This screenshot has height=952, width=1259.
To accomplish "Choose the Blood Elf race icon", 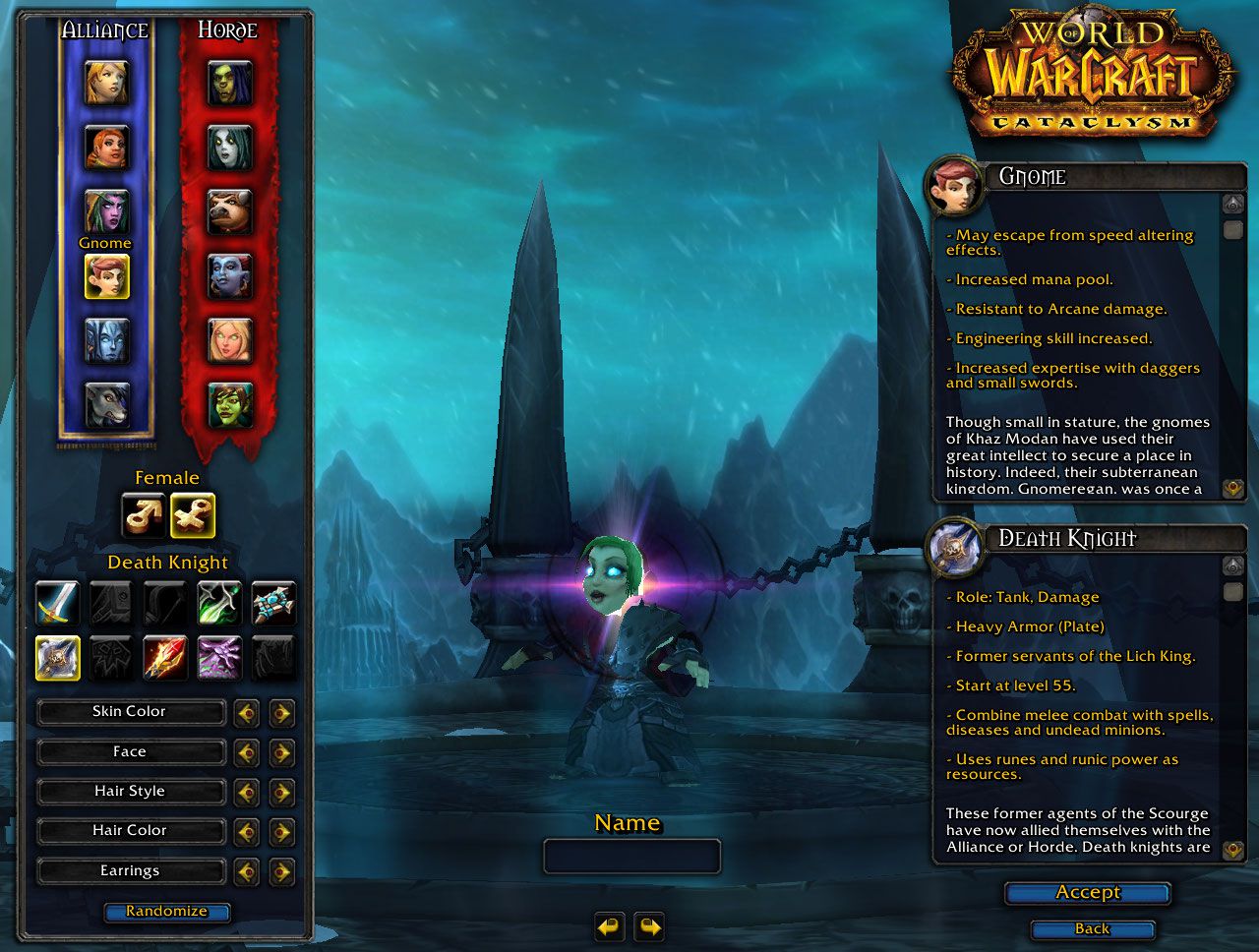I will 229,340.
